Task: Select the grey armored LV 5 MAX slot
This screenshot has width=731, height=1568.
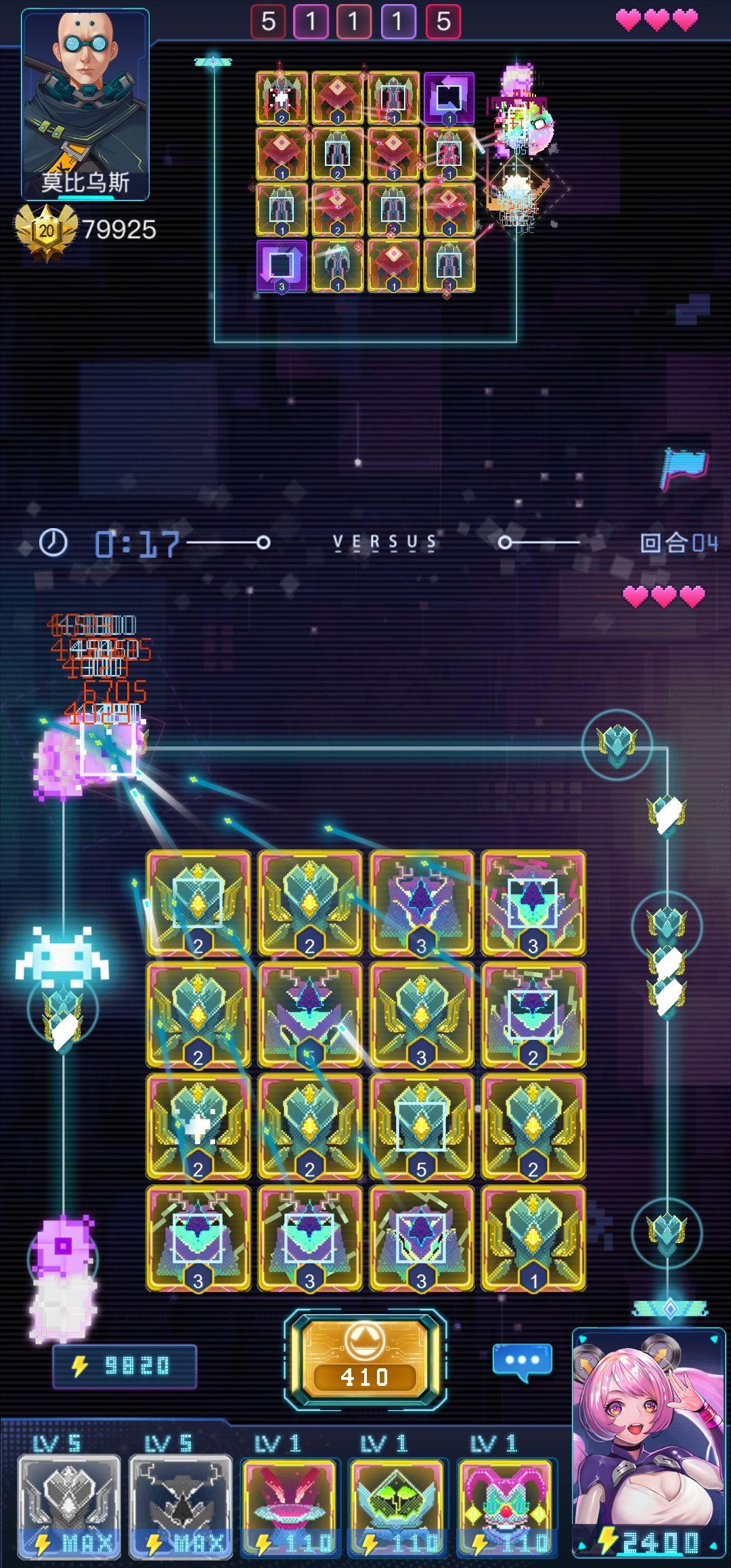Action: (69, 1506)
